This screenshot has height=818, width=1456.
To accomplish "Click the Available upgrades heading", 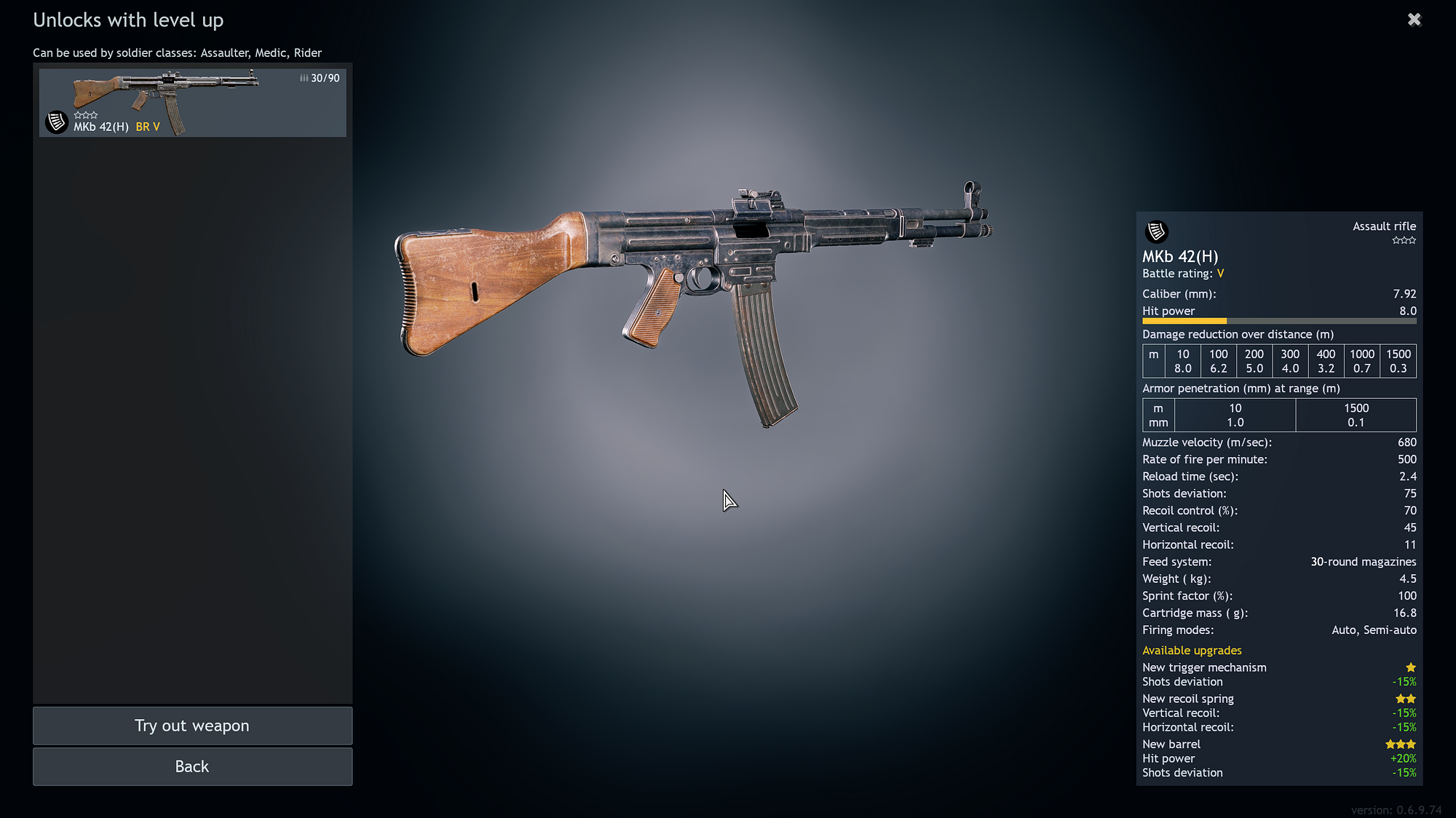I will point(1191,650).
